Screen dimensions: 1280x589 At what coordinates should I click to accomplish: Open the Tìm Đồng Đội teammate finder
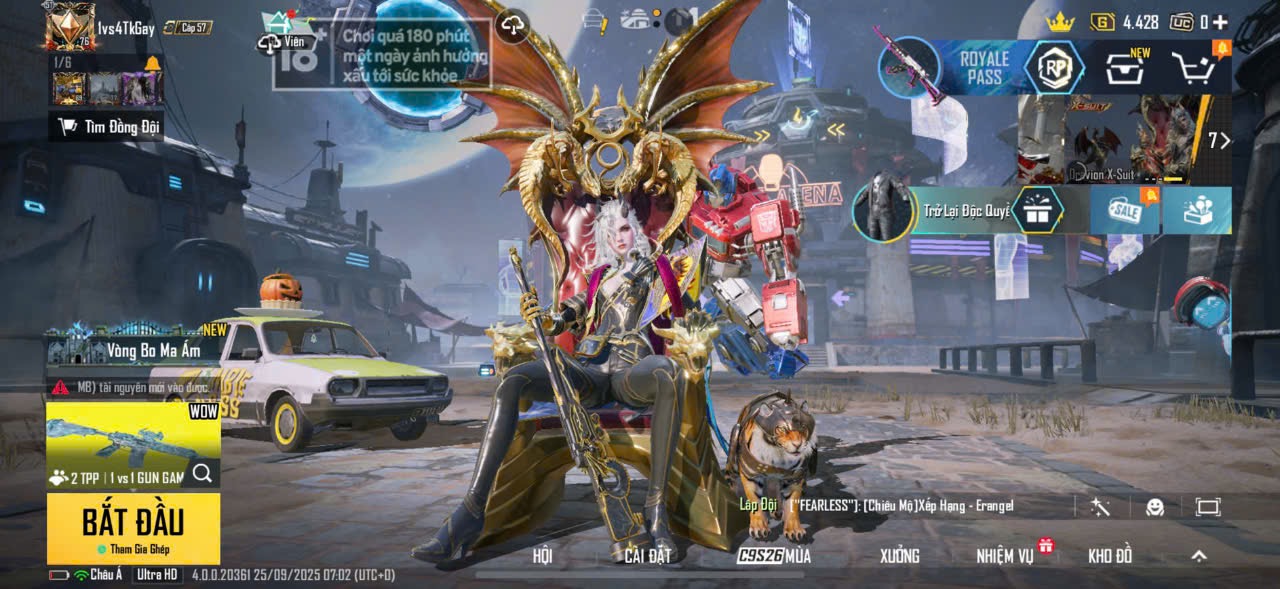(x=107, y=126)
